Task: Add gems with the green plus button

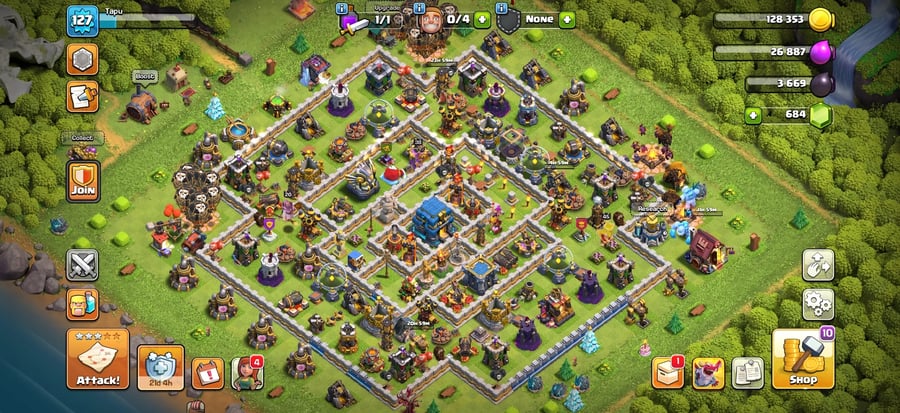Action: [x=758, y=116]
